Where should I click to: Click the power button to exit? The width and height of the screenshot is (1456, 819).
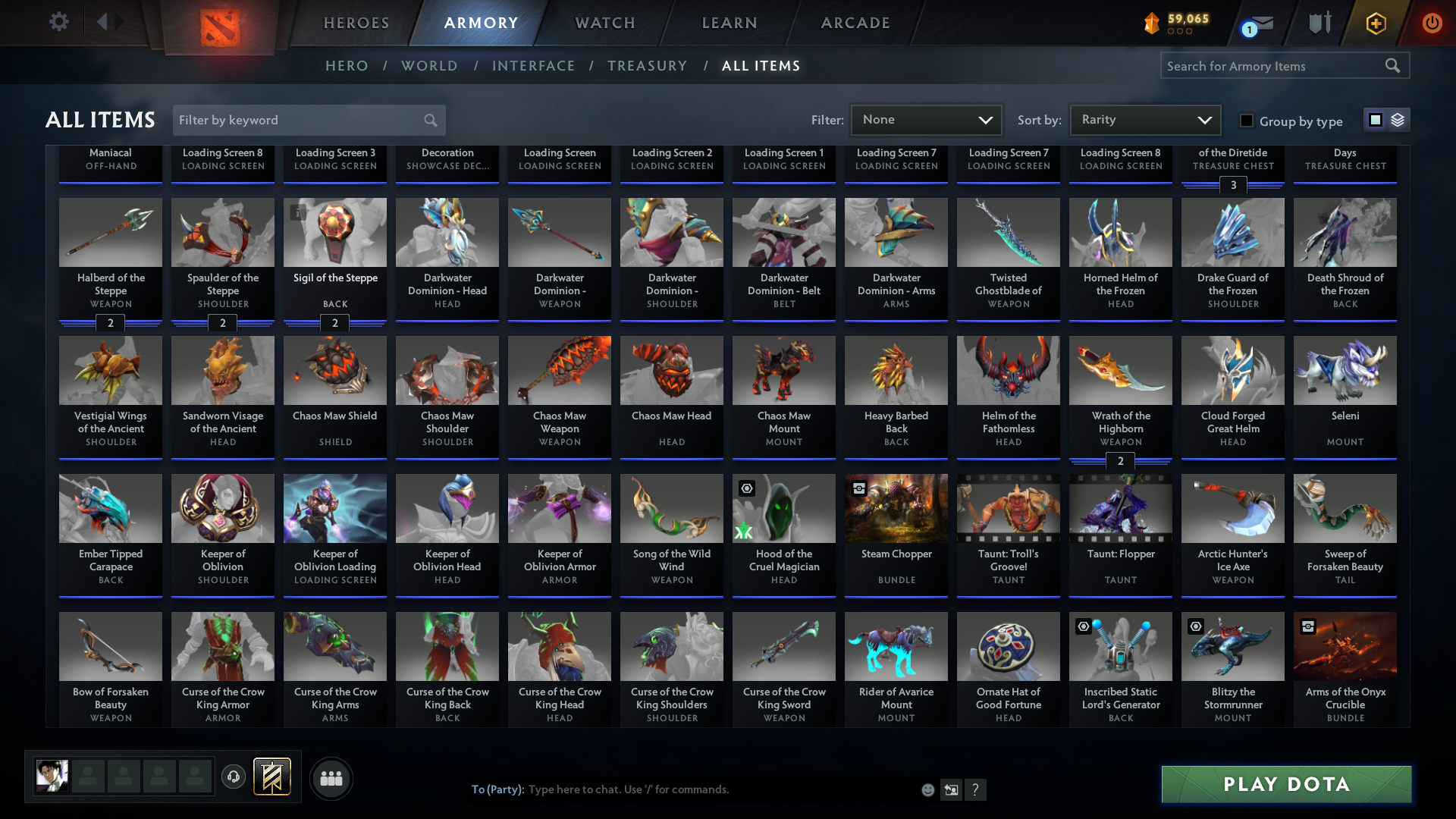coord(1432,23)
